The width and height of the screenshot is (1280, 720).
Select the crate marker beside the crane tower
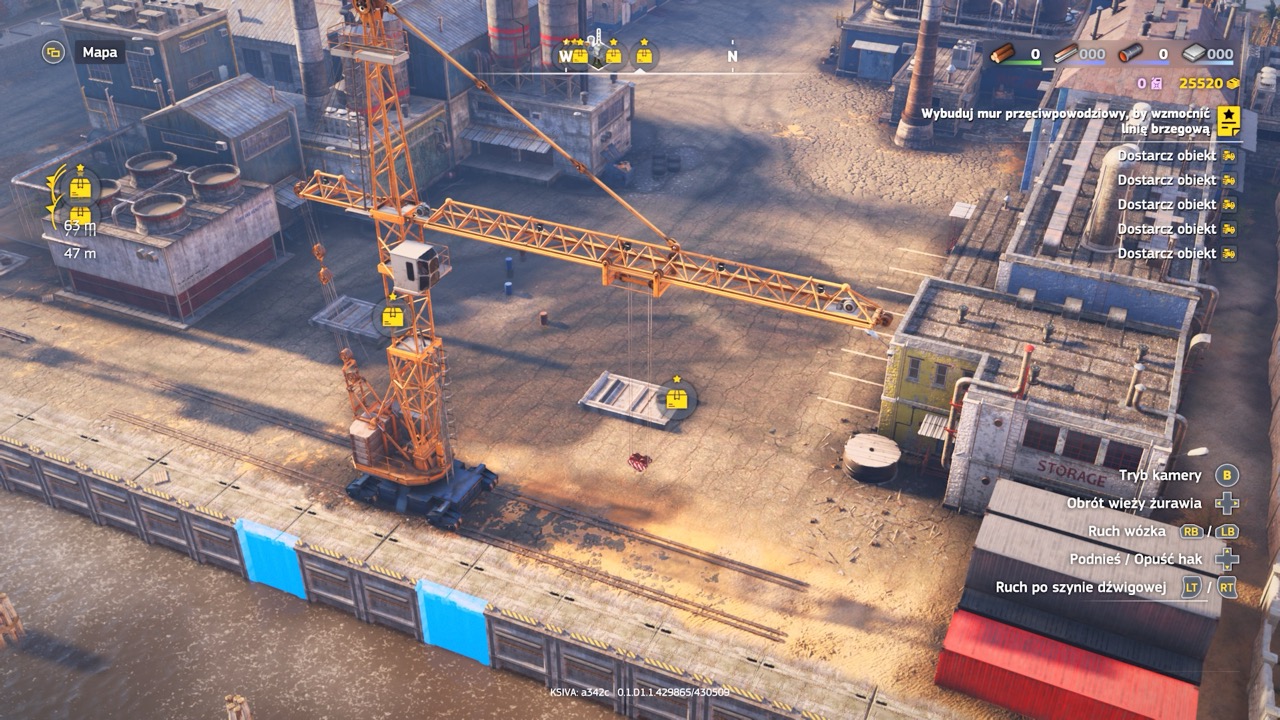point(393,317)
